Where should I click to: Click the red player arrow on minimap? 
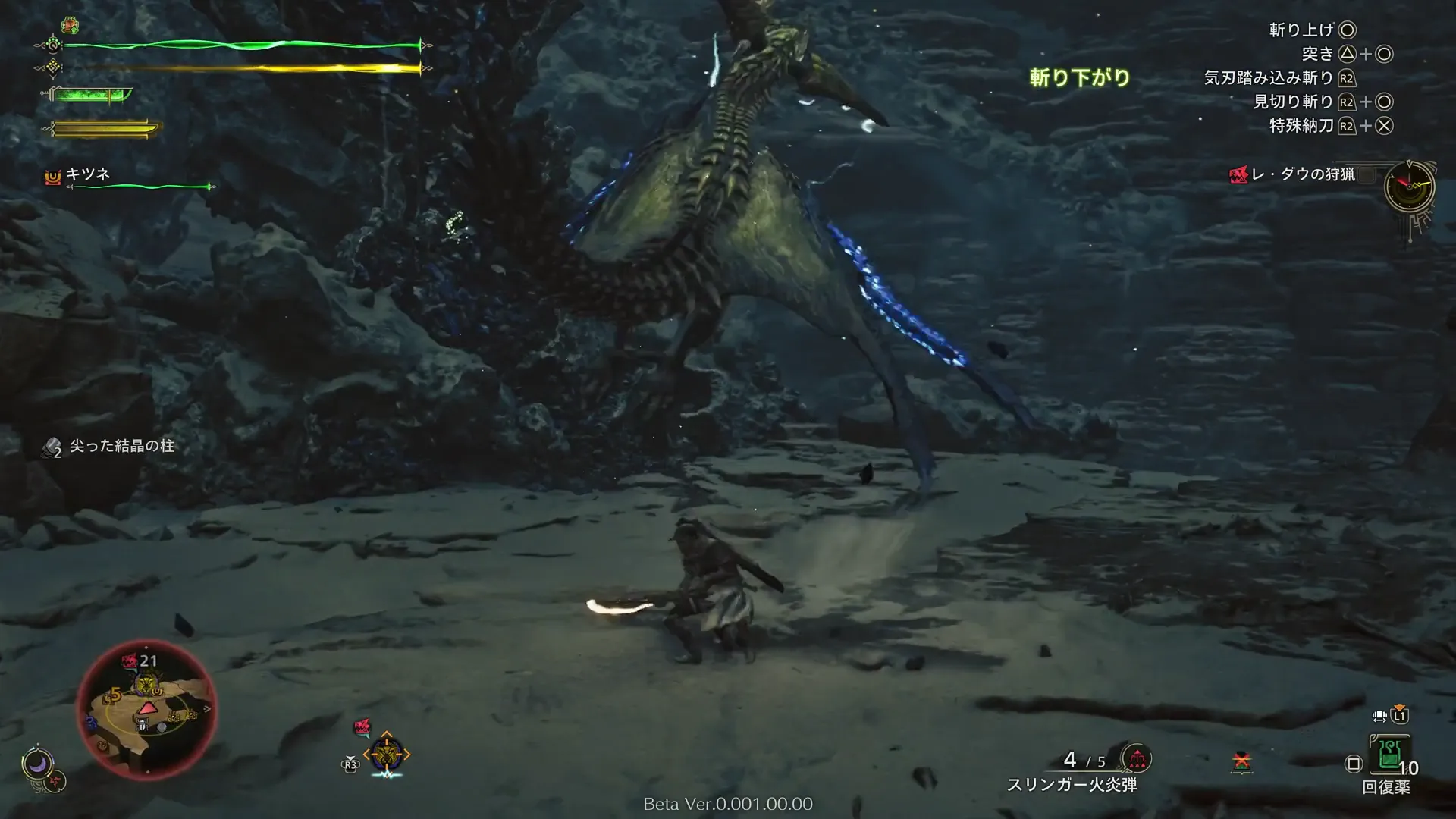click(146, 708)
